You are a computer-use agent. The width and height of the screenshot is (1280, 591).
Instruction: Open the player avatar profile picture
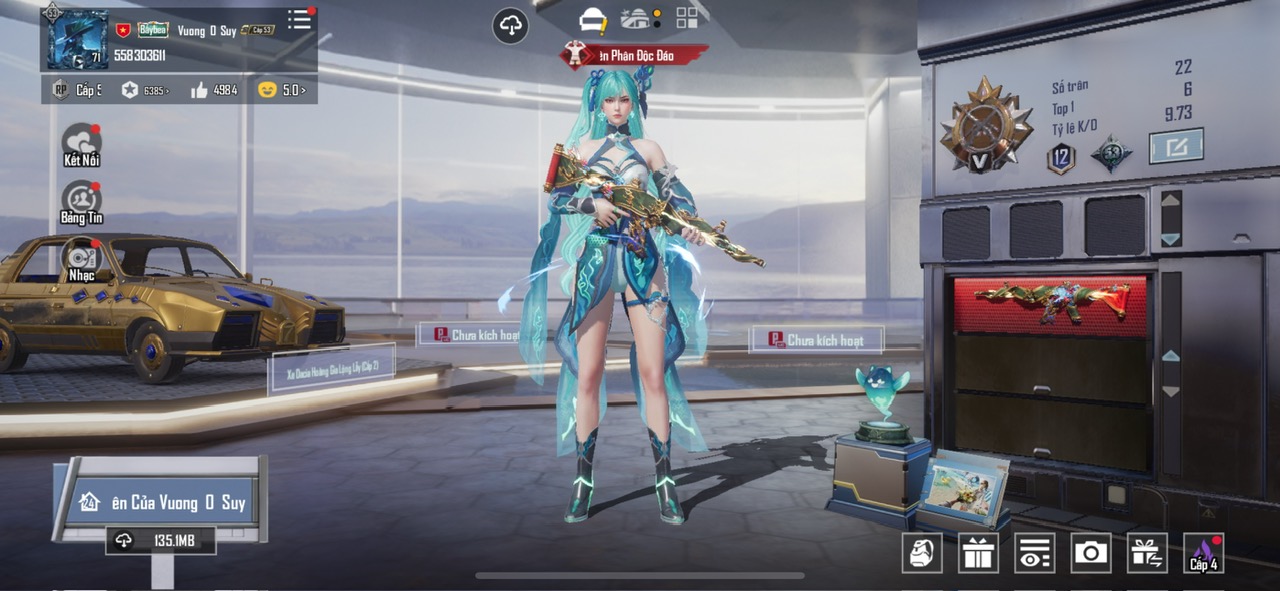tap(76, 38)
